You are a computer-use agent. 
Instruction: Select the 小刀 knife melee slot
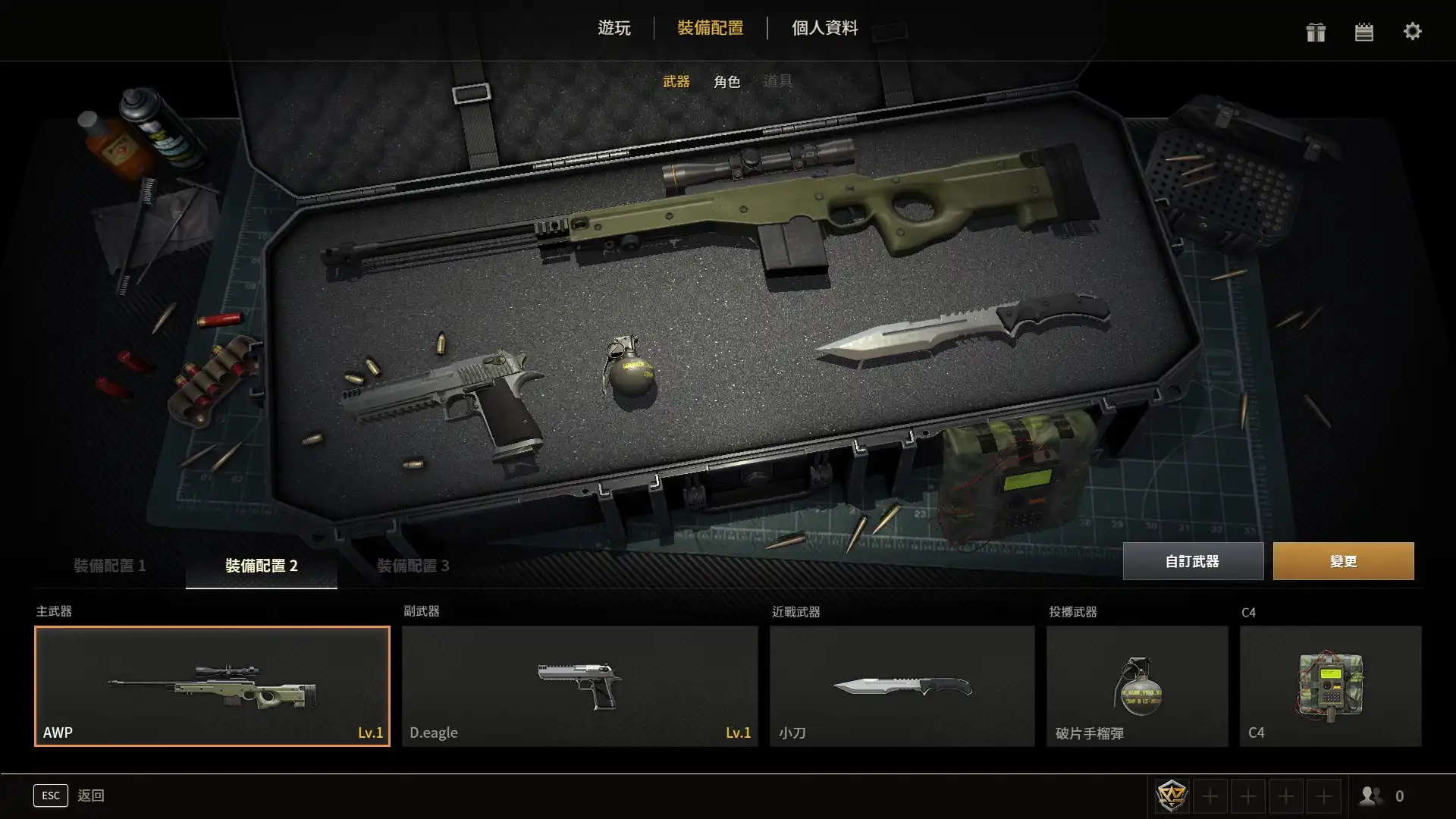click(x=902, y=686)
